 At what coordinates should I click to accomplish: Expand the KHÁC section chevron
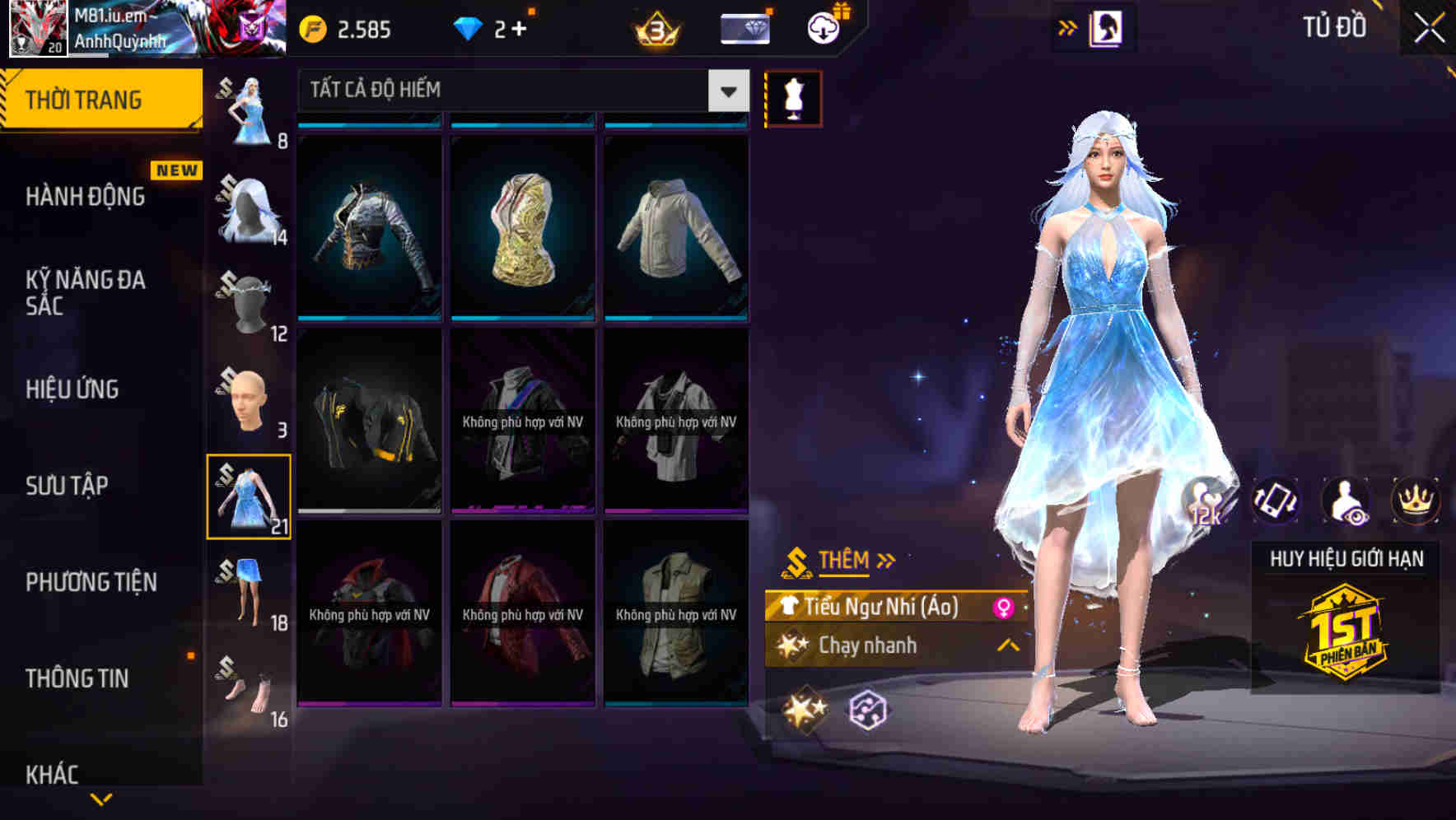[100, 797]
